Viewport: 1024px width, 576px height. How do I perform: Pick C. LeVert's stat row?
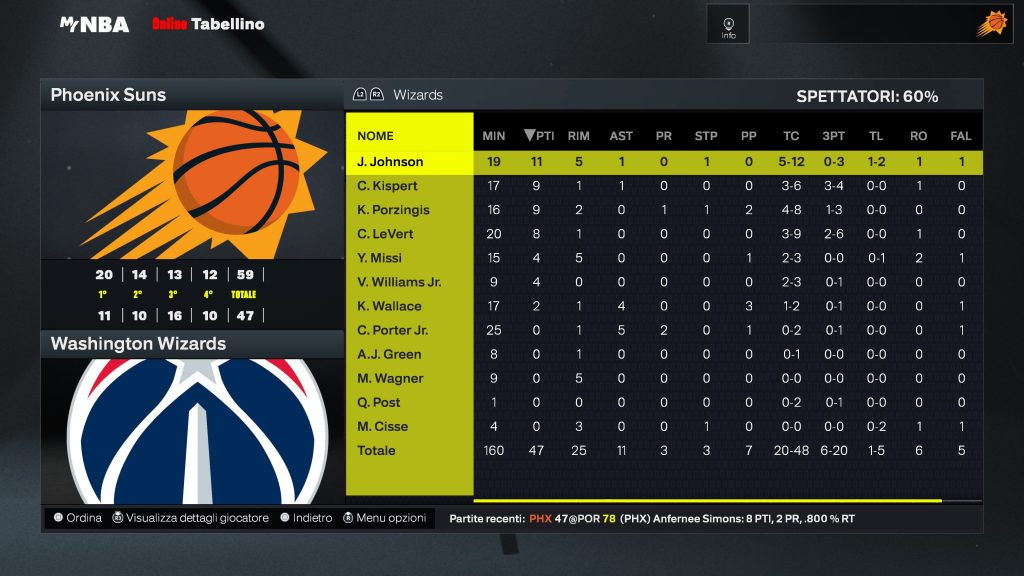(x=385, y=234)
